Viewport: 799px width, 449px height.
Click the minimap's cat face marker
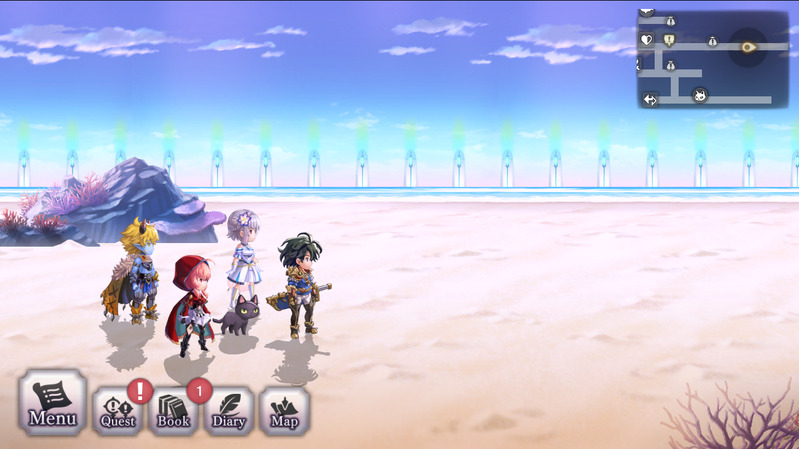pyautogui.click(x=700, y=96)
